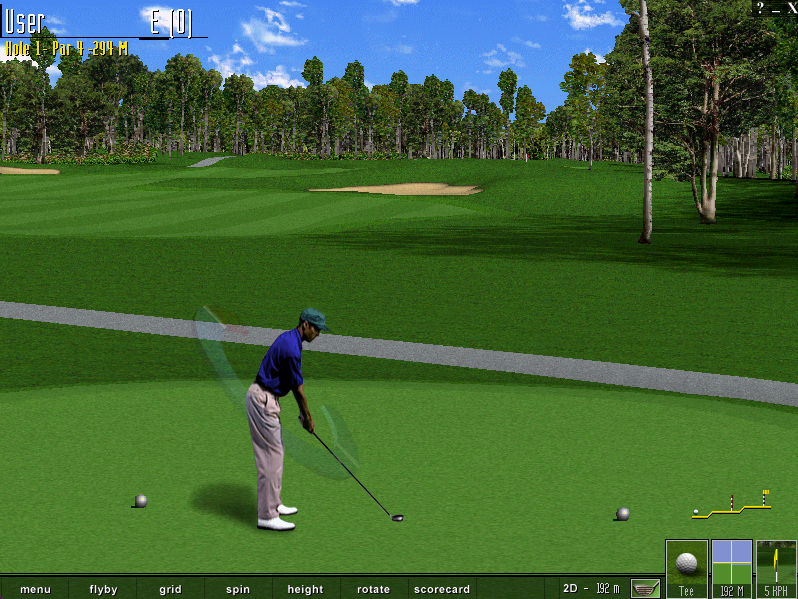The image size is (798, 599).
Task: Open the ball spin setting
Action: 238,589
